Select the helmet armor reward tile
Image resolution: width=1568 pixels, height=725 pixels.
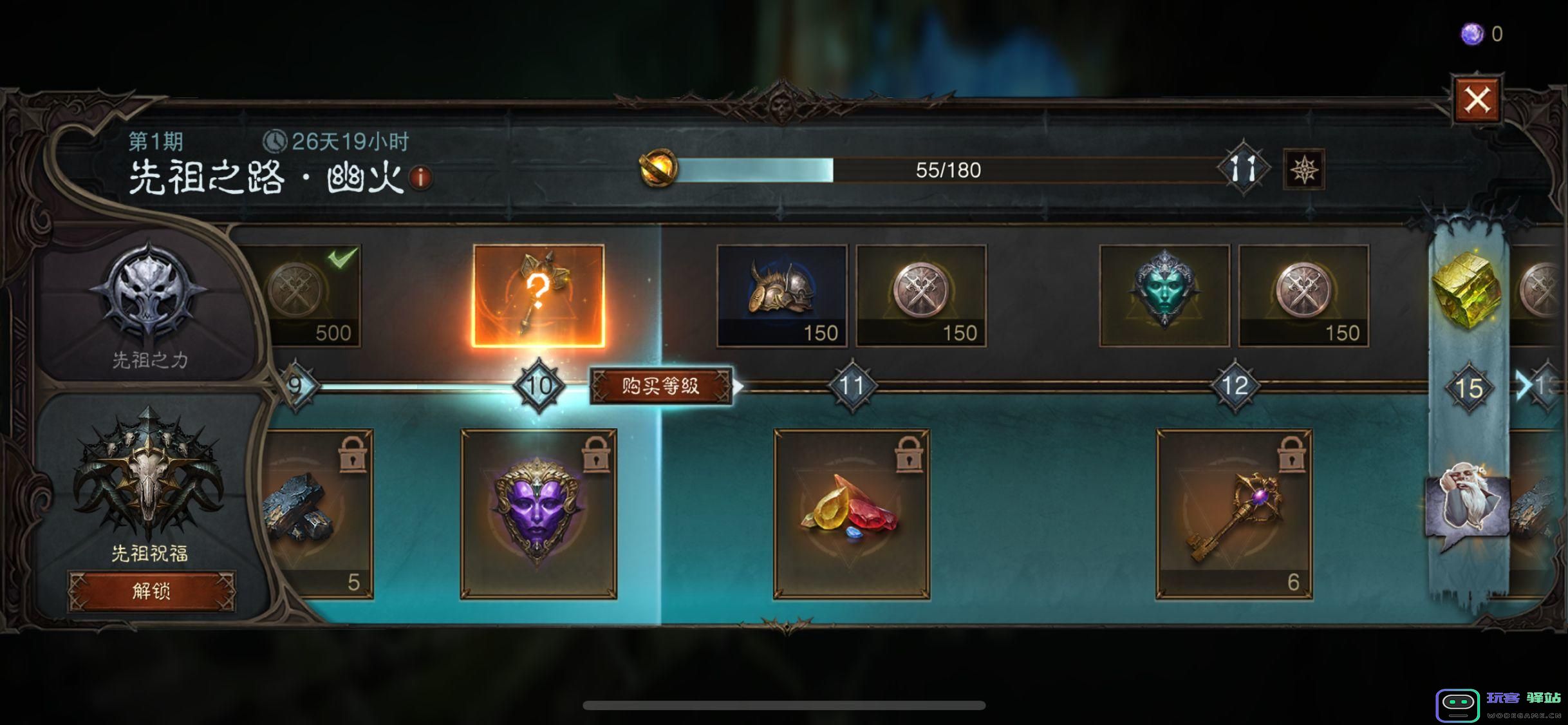pos(782,296)
